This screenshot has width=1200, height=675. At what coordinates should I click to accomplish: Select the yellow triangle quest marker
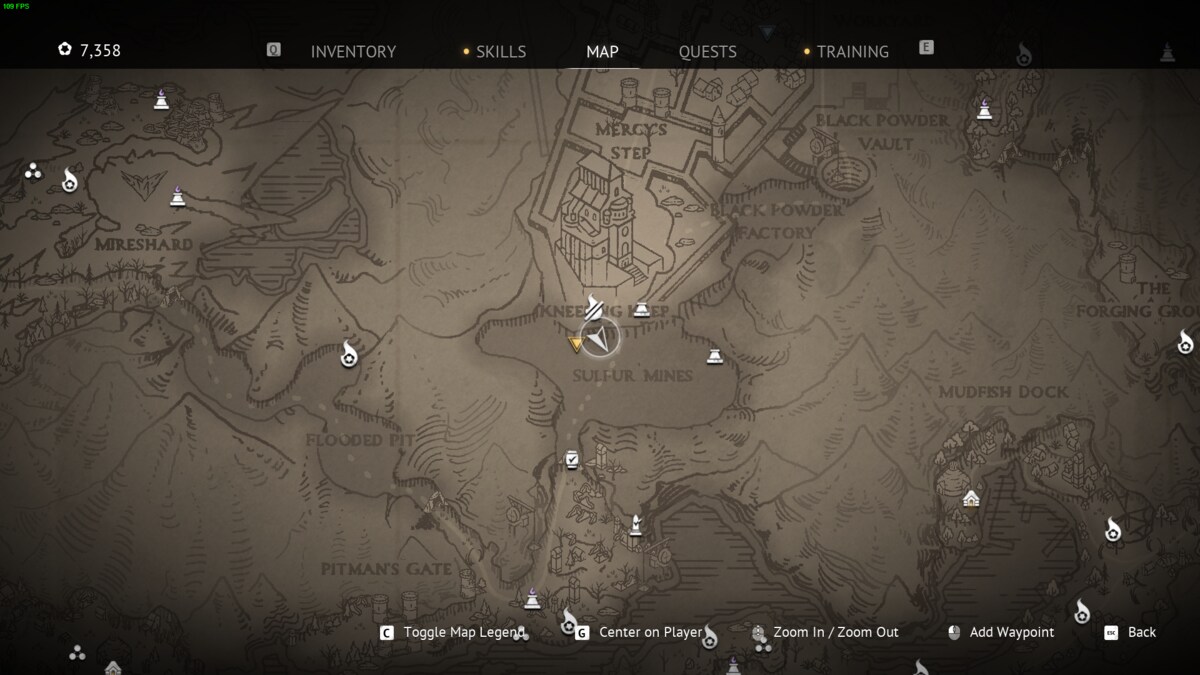tap(576, 344)
